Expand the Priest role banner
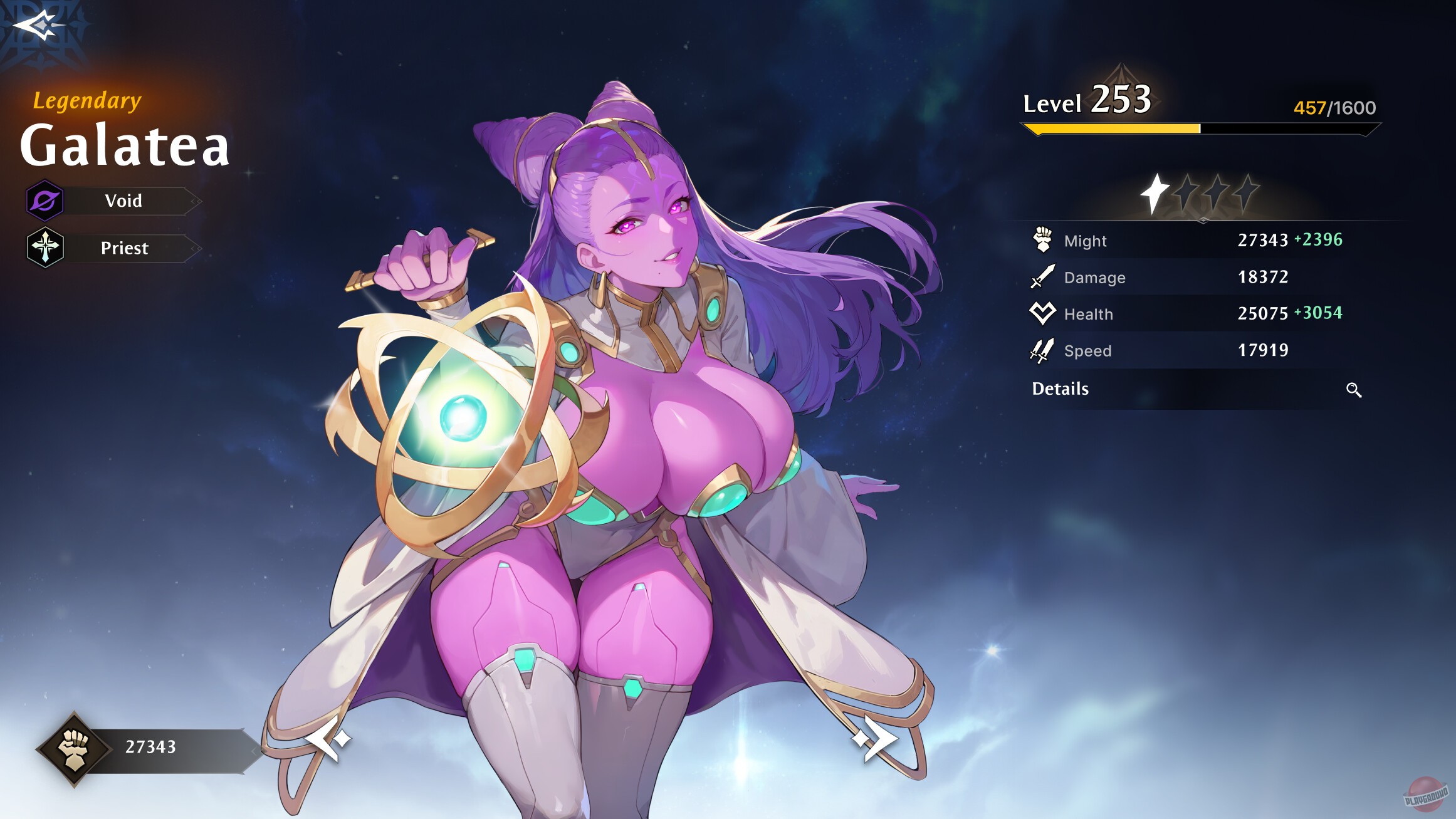Viewport: 1456px width, 819px height. click(x=123, y=247)
